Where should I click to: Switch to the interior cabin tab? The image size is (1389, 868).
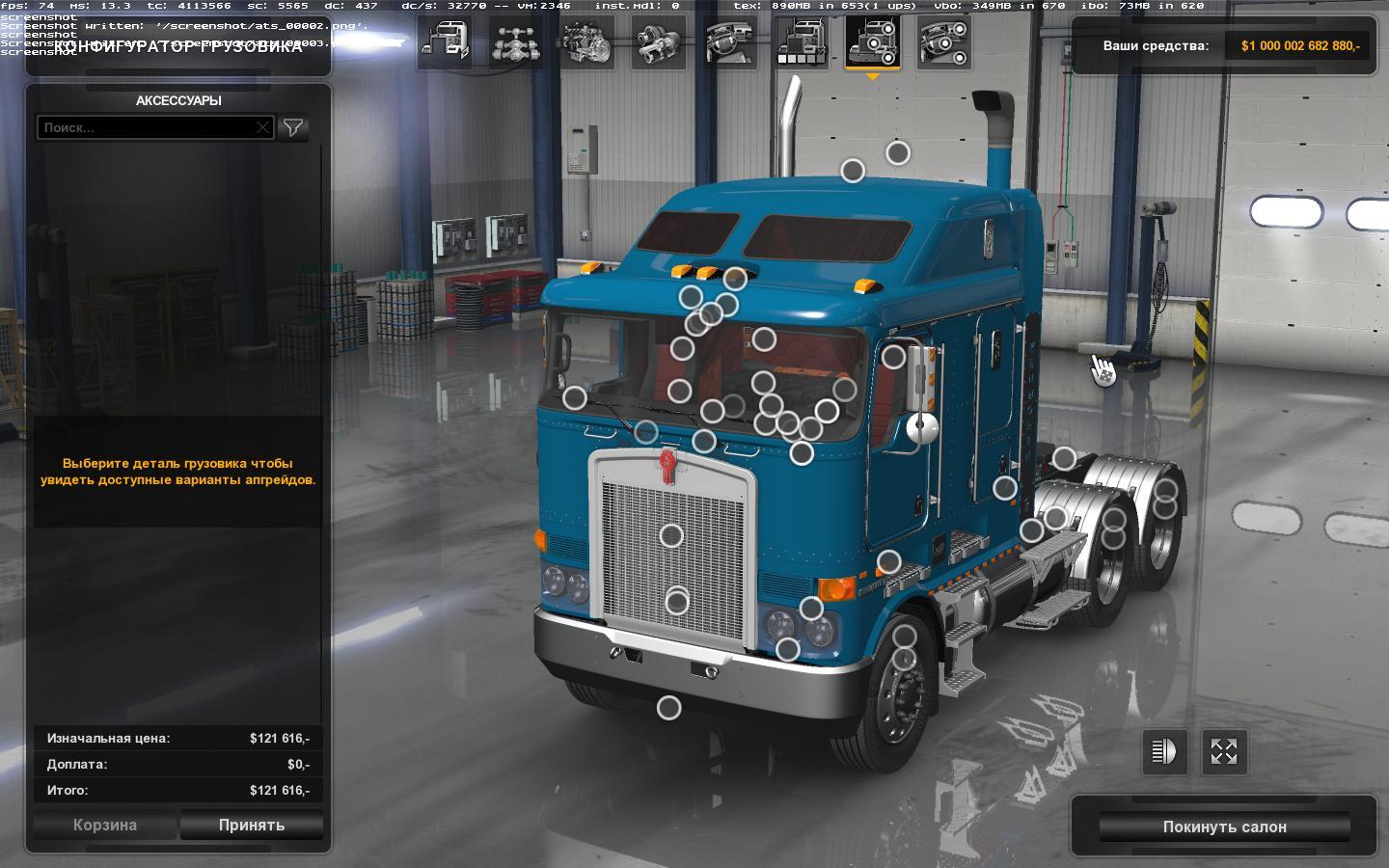pyautogui.click(x=730, y=43)
